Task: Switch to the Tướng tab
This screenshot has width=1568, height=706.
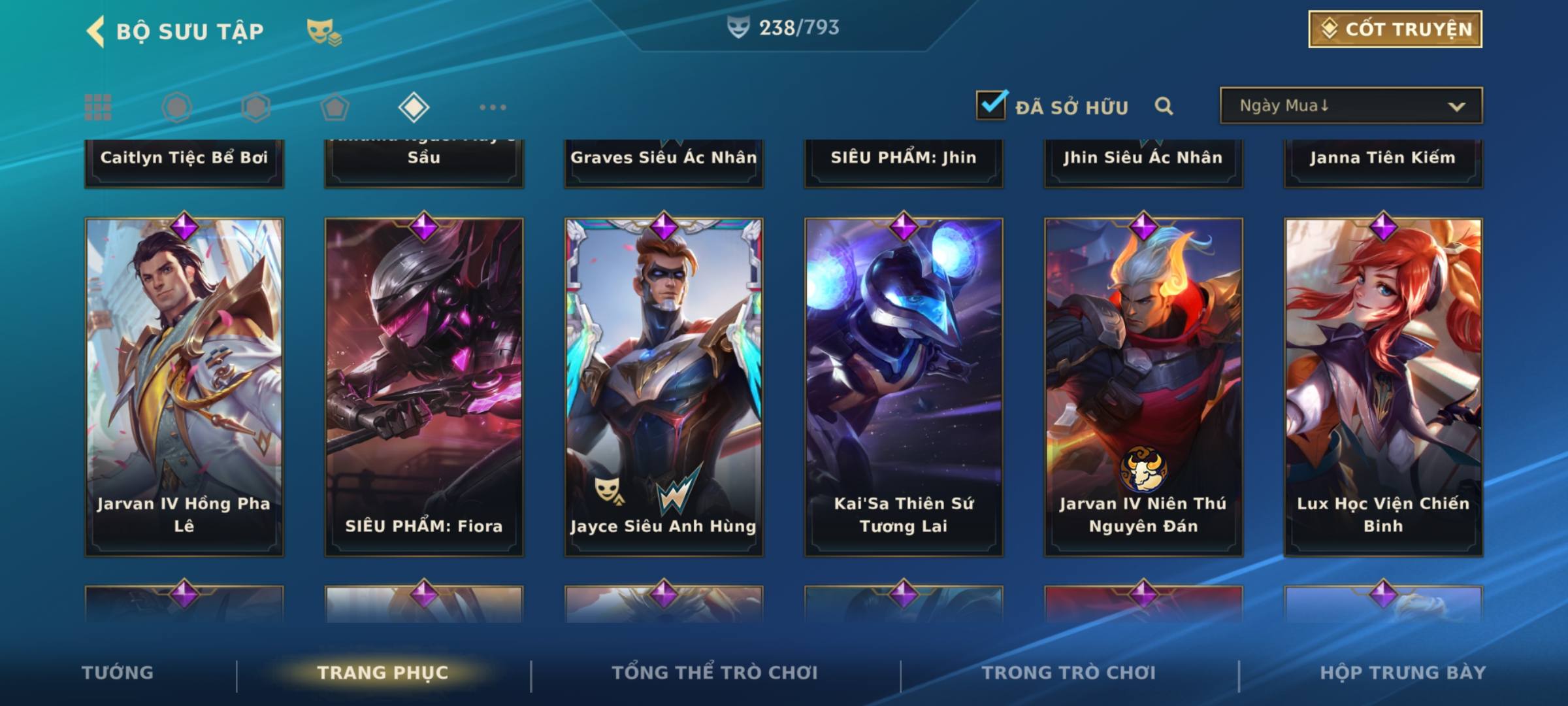Action: (118, 673)
